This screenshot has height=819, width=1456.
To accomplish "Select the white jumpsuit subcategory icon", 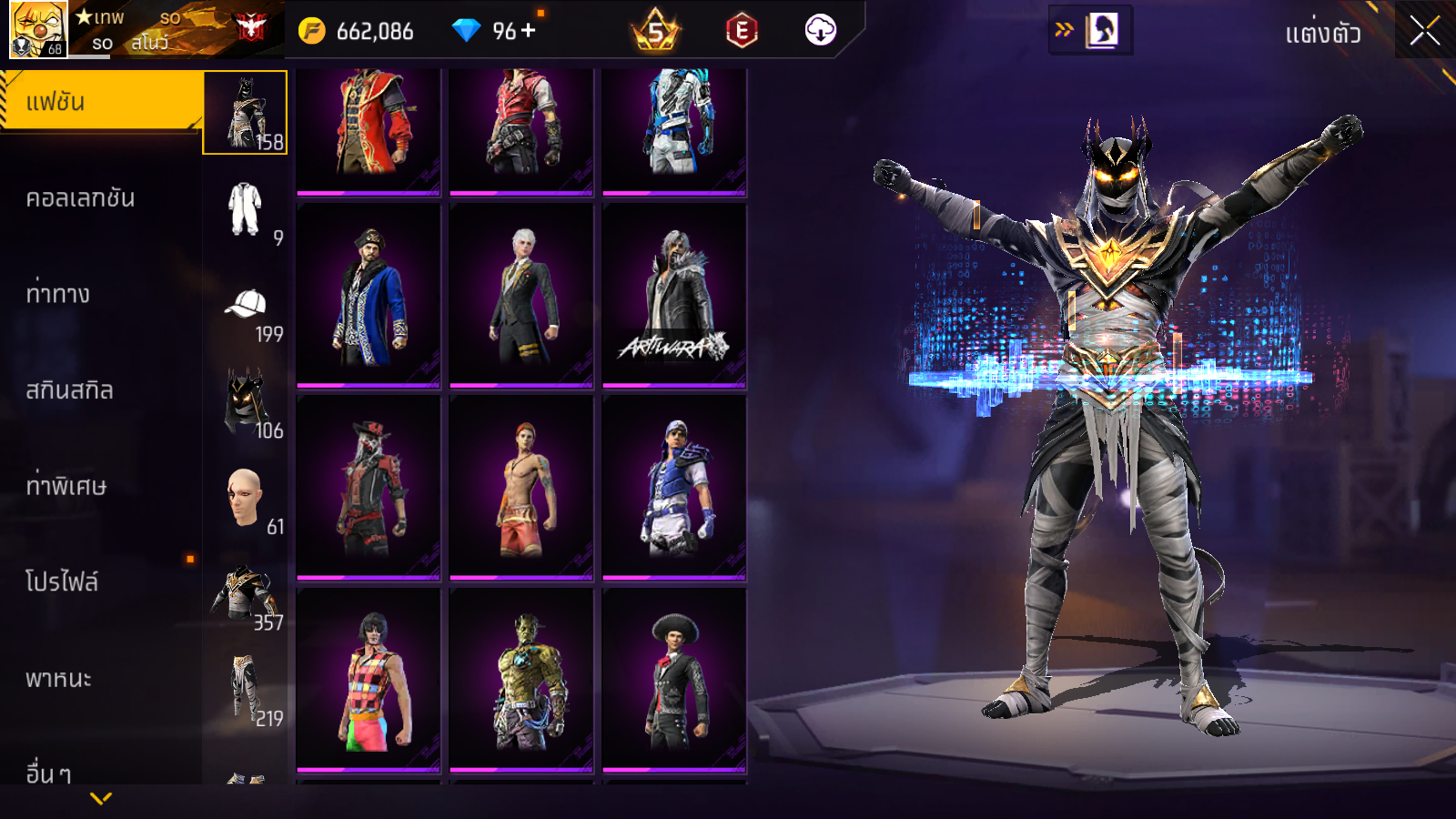I will pyautogui.click(x=245, y=209).
